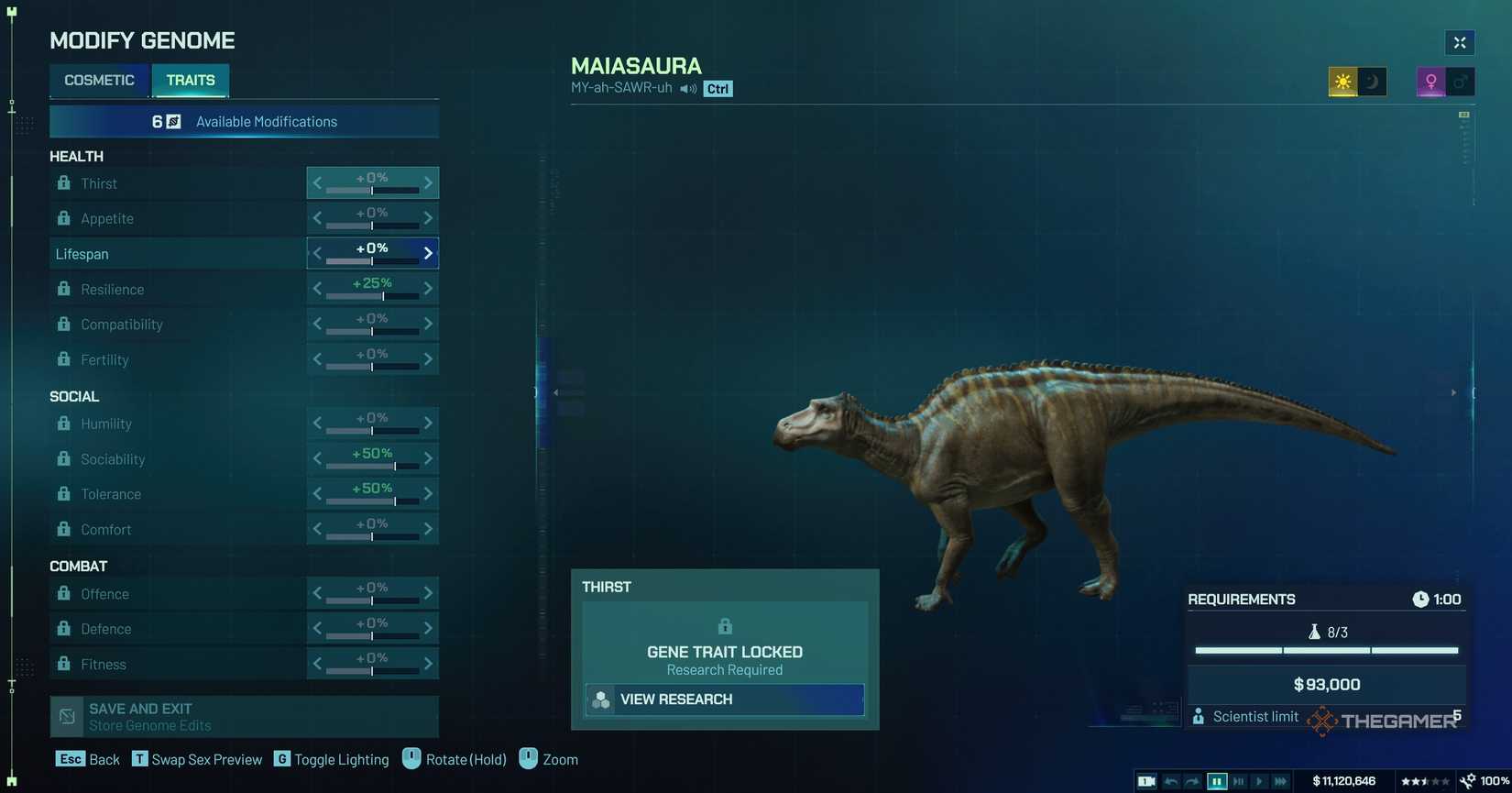Click the Resilience progress slider bar
The height and width of the screenshot is (793, 1512).
371,296
